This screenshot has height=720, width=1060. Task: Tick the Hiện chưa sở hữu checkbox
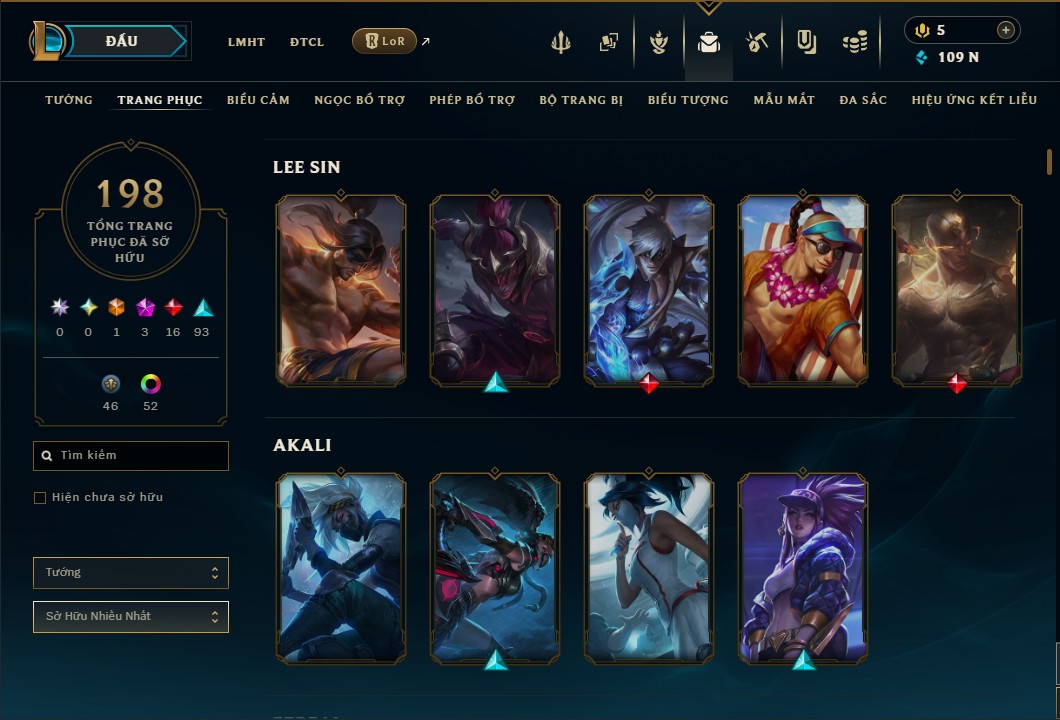[x=40, y=498]
